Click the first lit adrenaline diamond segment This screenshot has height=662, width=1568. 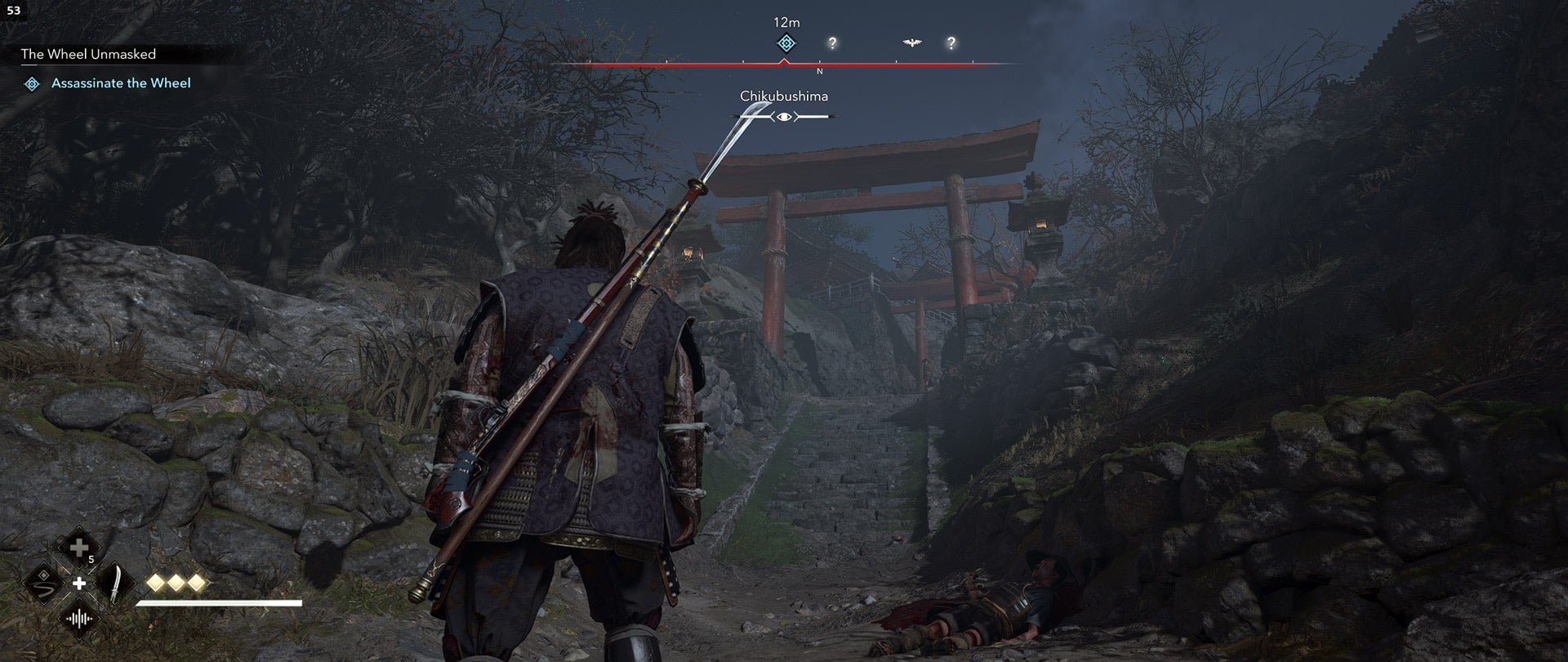pyautogui.click(x=156, y=583)
